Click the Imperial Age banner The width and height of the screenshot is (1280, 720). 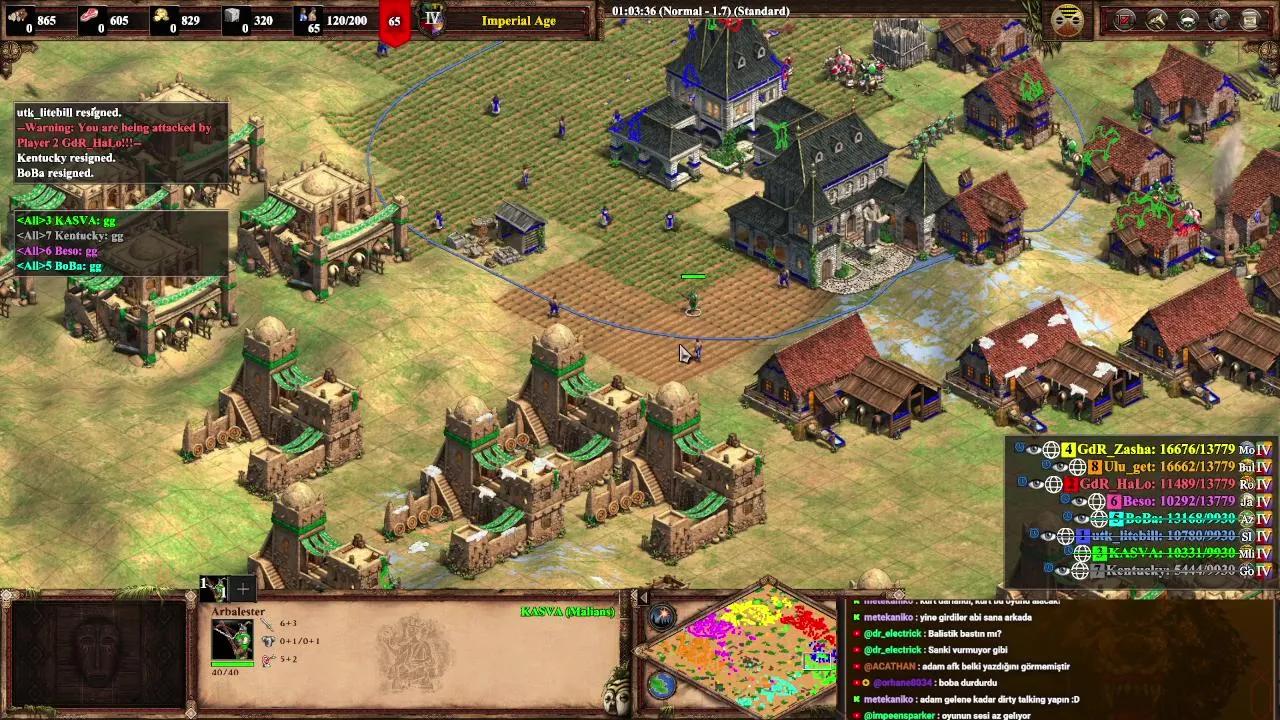518,20
